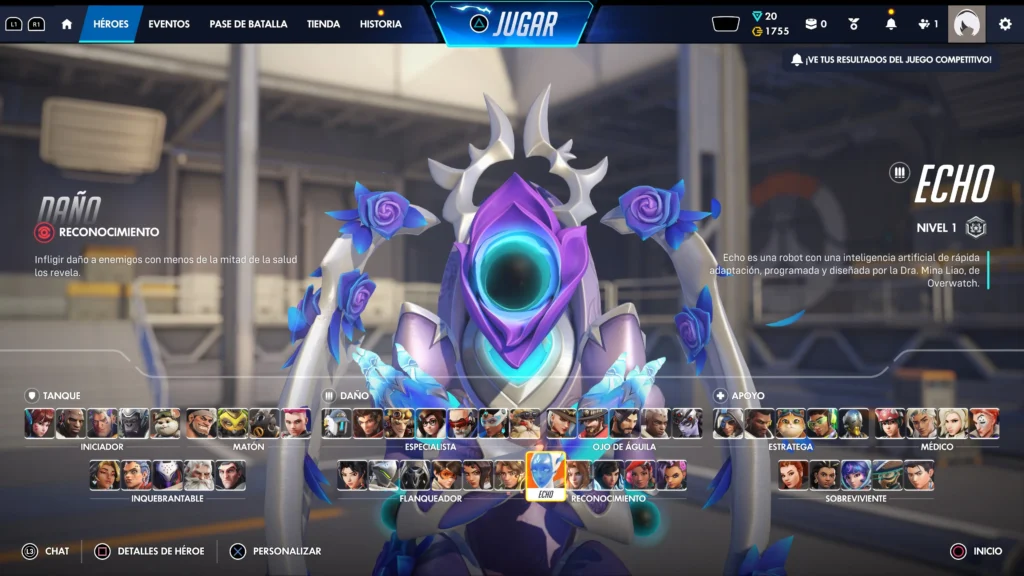Click the big Jugar button
This screenshot has height=576, width=1024.
click(512, 23)
